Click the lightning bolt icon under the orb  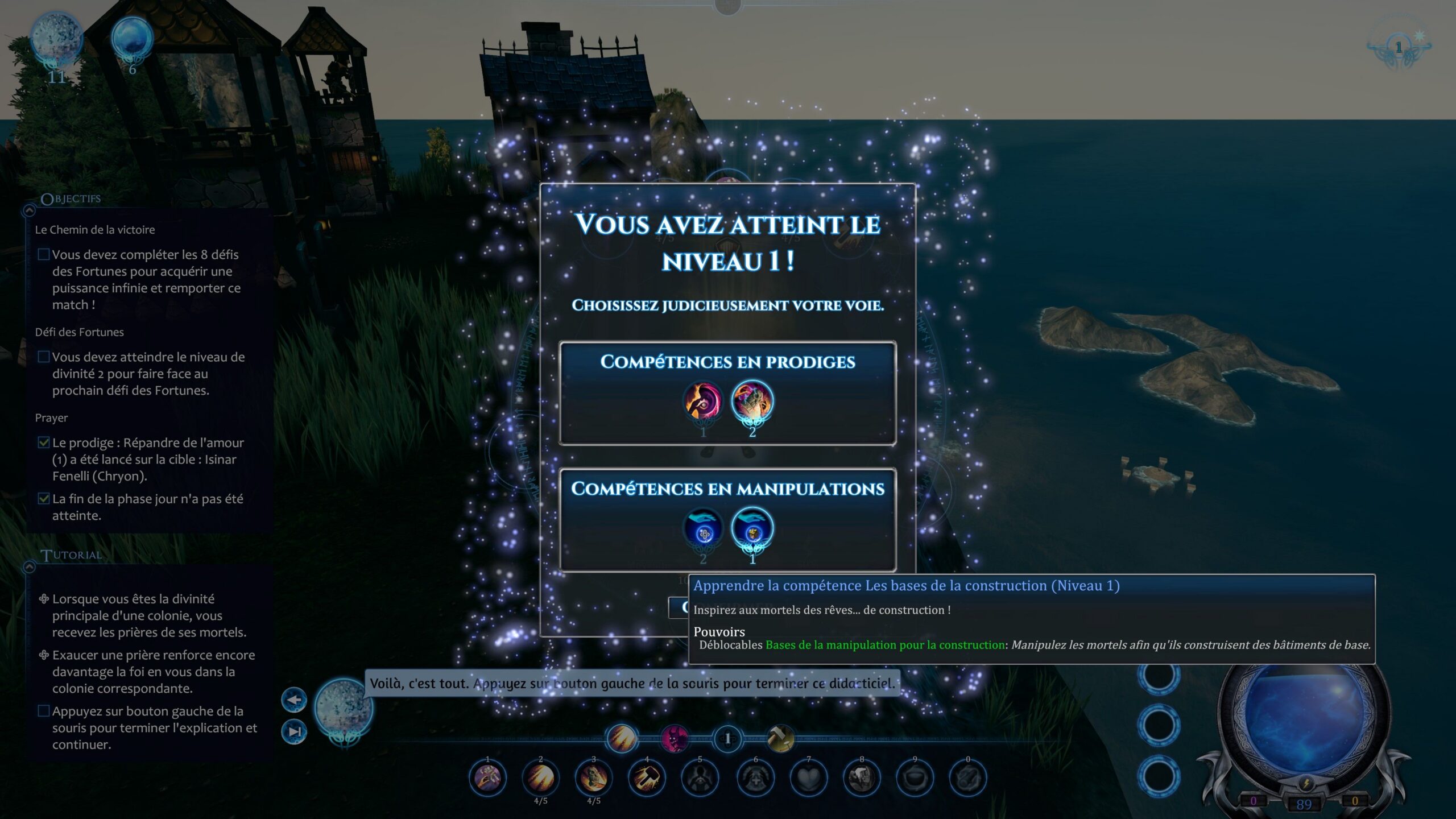point(1305,784)
